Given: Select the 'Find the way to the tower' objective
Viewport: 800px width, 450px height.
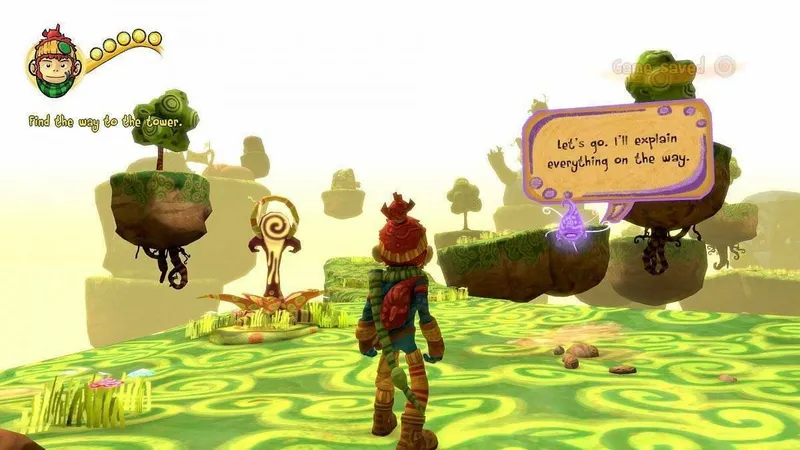Looking at the screenshot, I should coord(106,122).
